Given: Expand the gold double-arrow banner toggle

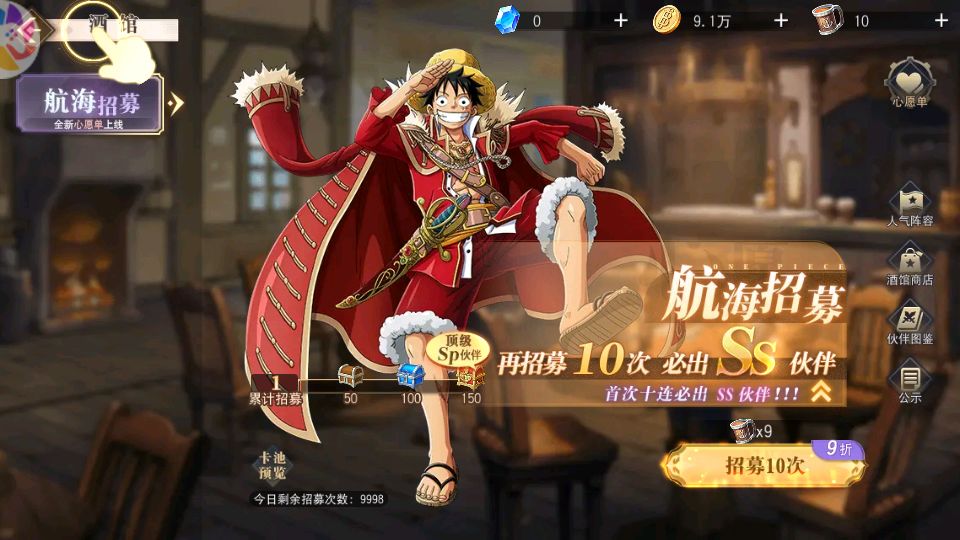Looking at the screenshot, I should 821,393.
